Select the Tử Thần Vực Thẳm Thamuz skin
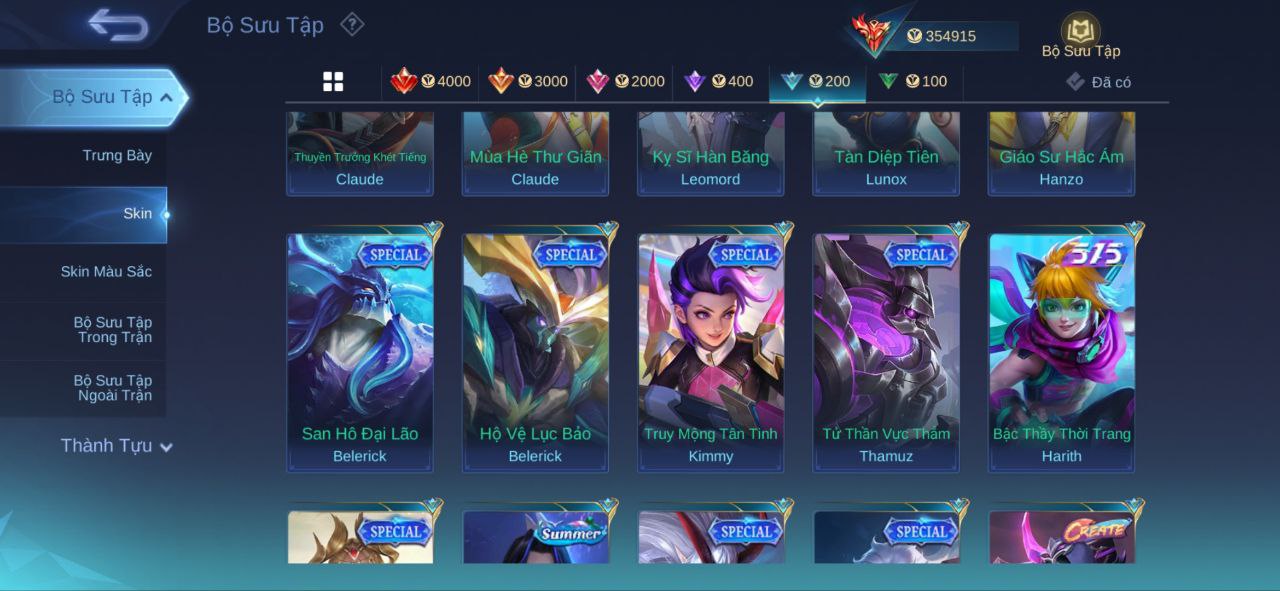 [x=886, y=352]
